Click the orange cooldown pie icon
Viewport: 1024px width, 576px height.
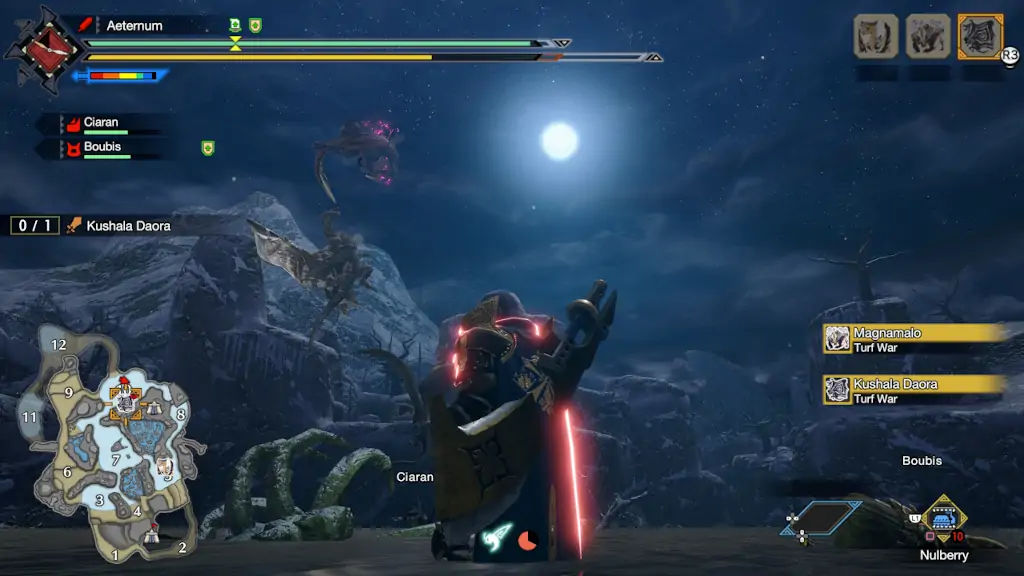click(528, 540)
